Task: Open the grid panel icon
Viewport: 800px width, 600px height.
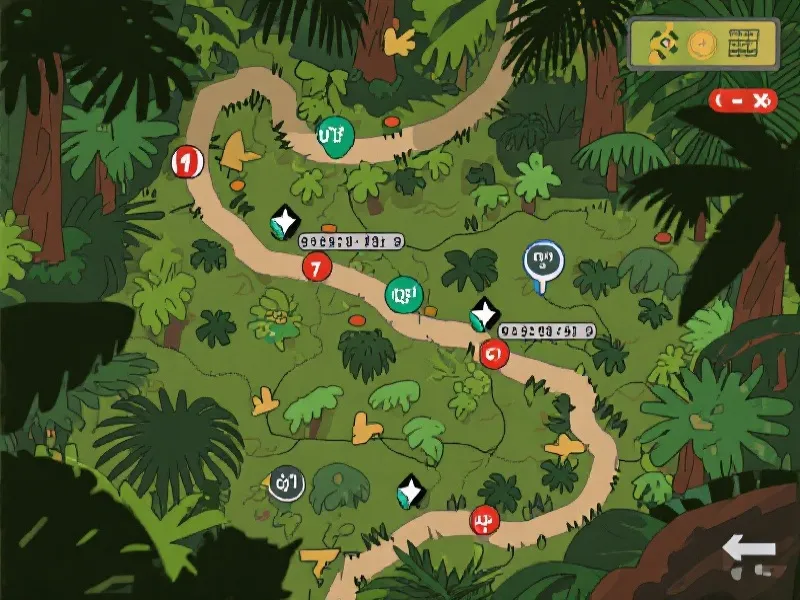Action: pyautogui.click(x=745, y=44)
